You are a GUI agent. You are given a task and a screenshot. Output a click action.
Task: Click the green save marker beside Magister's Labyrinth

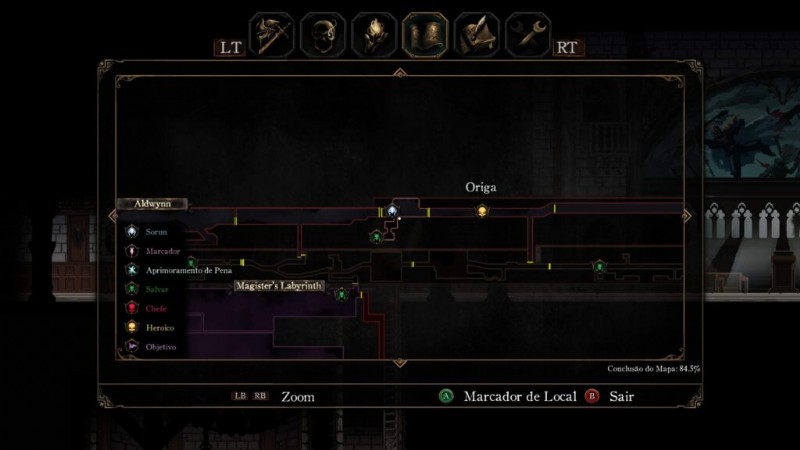(341, 294)
